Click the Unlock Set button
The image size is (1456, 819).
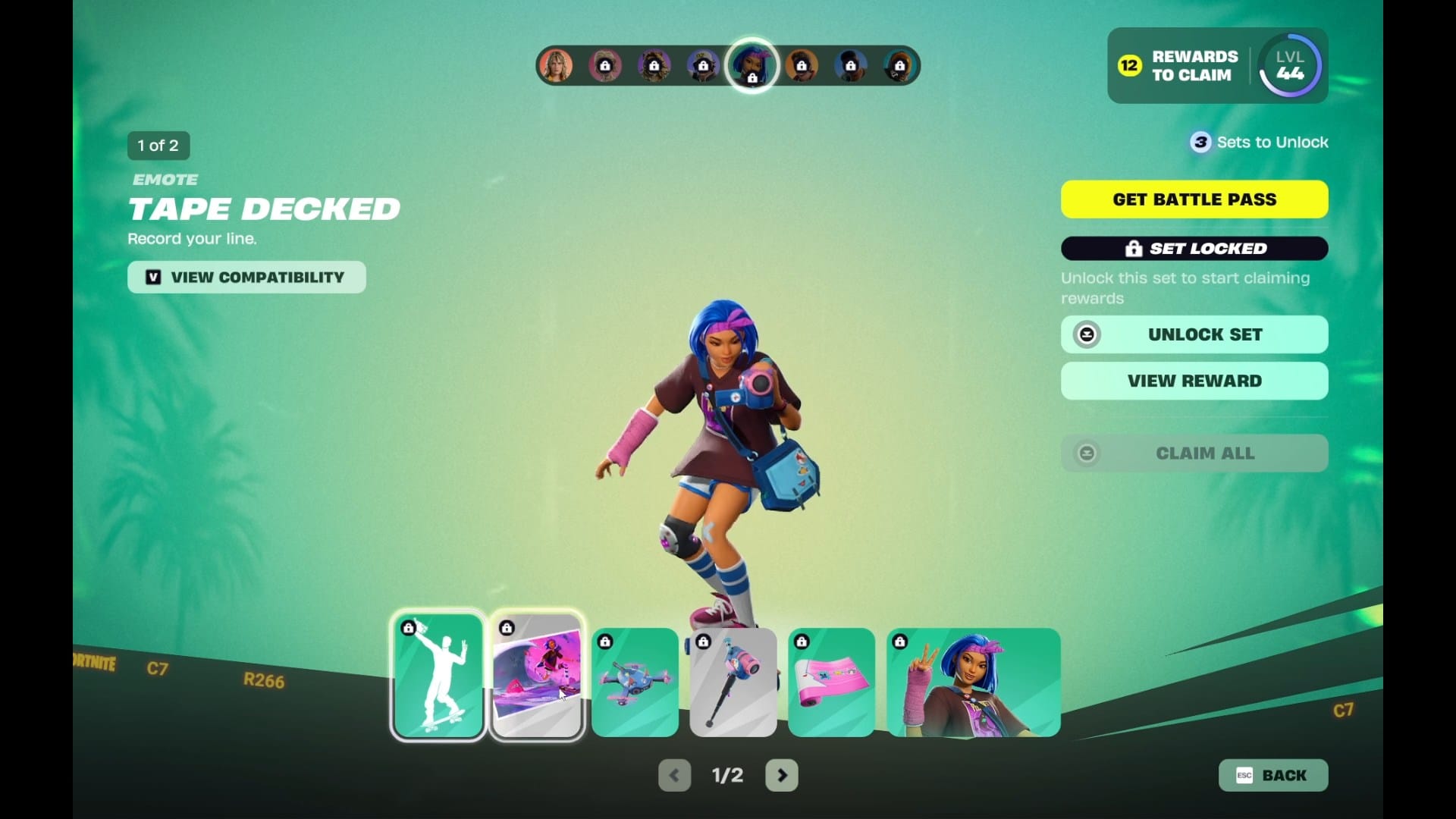[1194, 334]
